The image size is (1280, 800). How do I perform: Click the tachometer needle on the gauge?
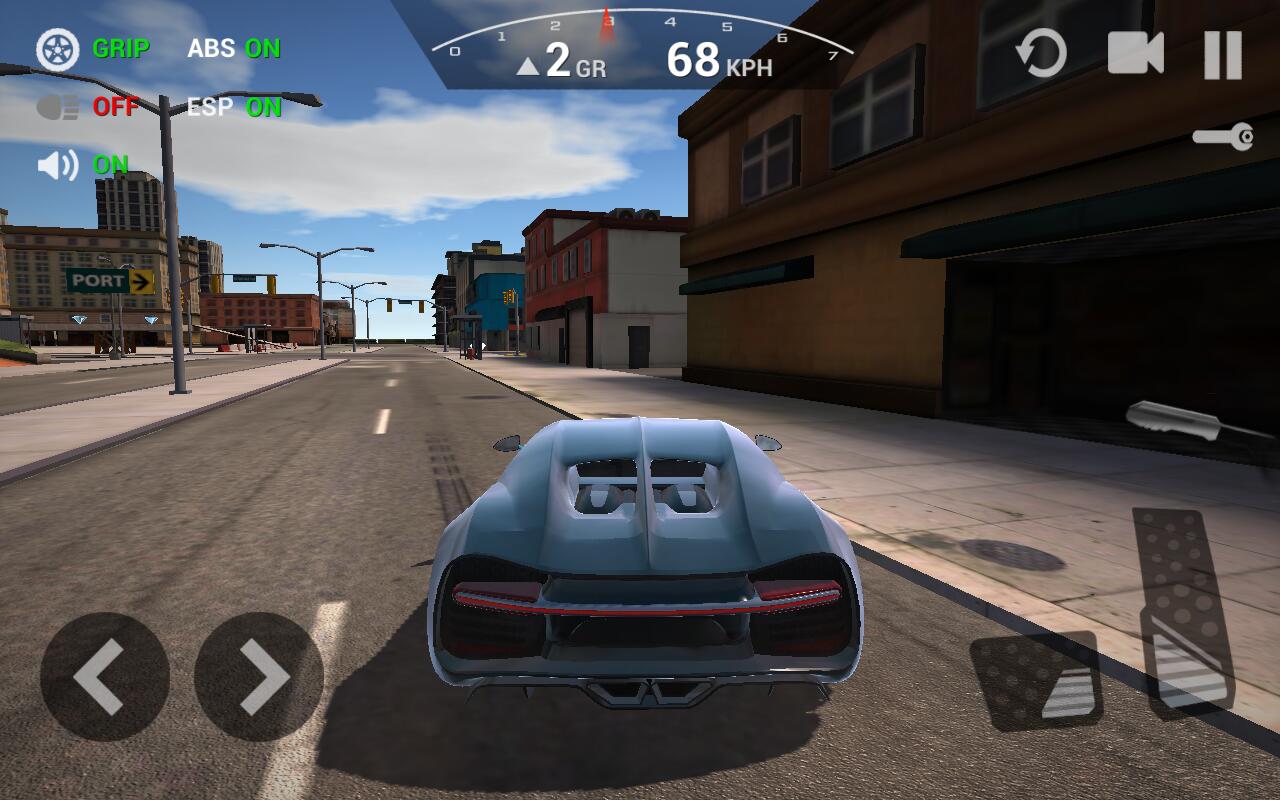(608, 25)
